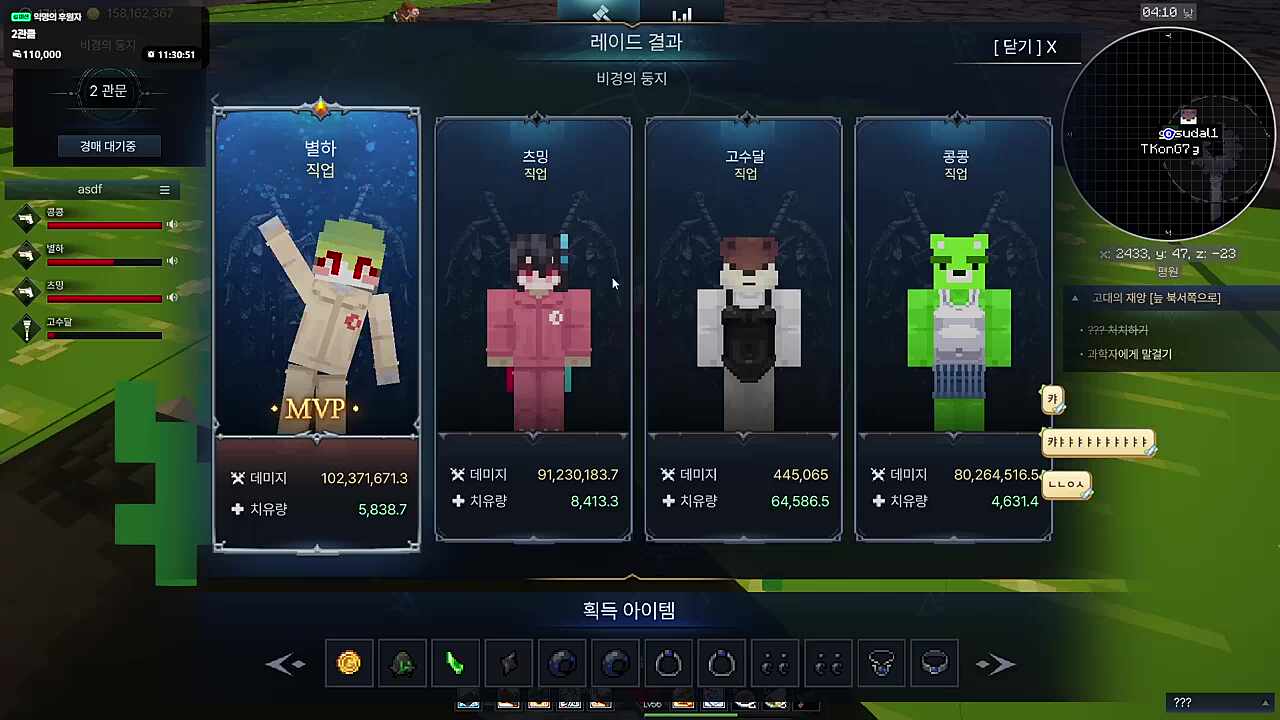Show next loot page with right arrow

tap(995, 663)
